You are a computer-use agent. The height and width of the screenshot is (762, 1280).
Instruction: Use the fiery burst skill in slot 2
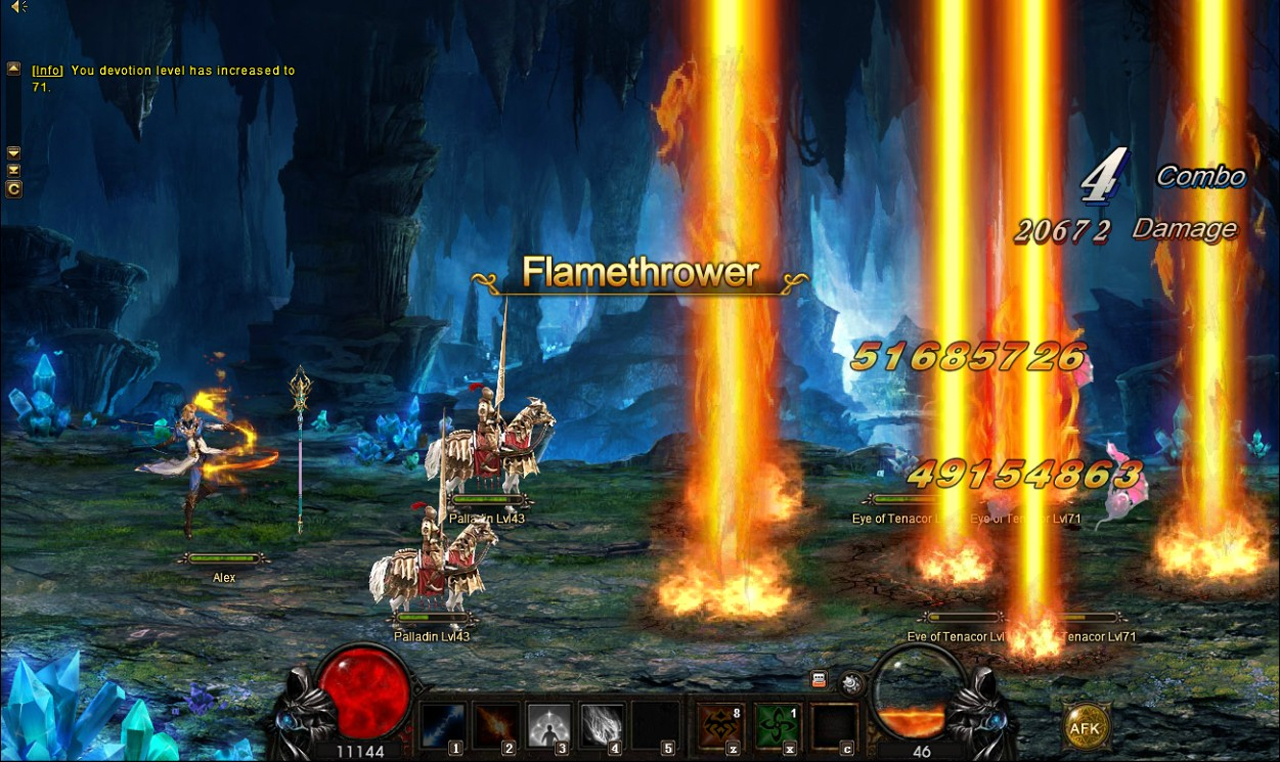pyautogui.click(x=495, y=725)
